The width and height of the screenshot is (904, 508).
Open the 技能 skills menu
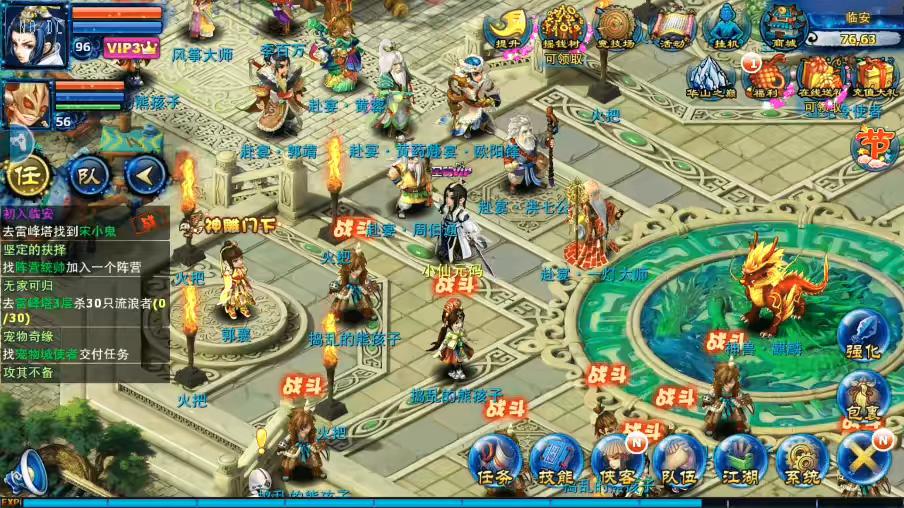point(556,463)
